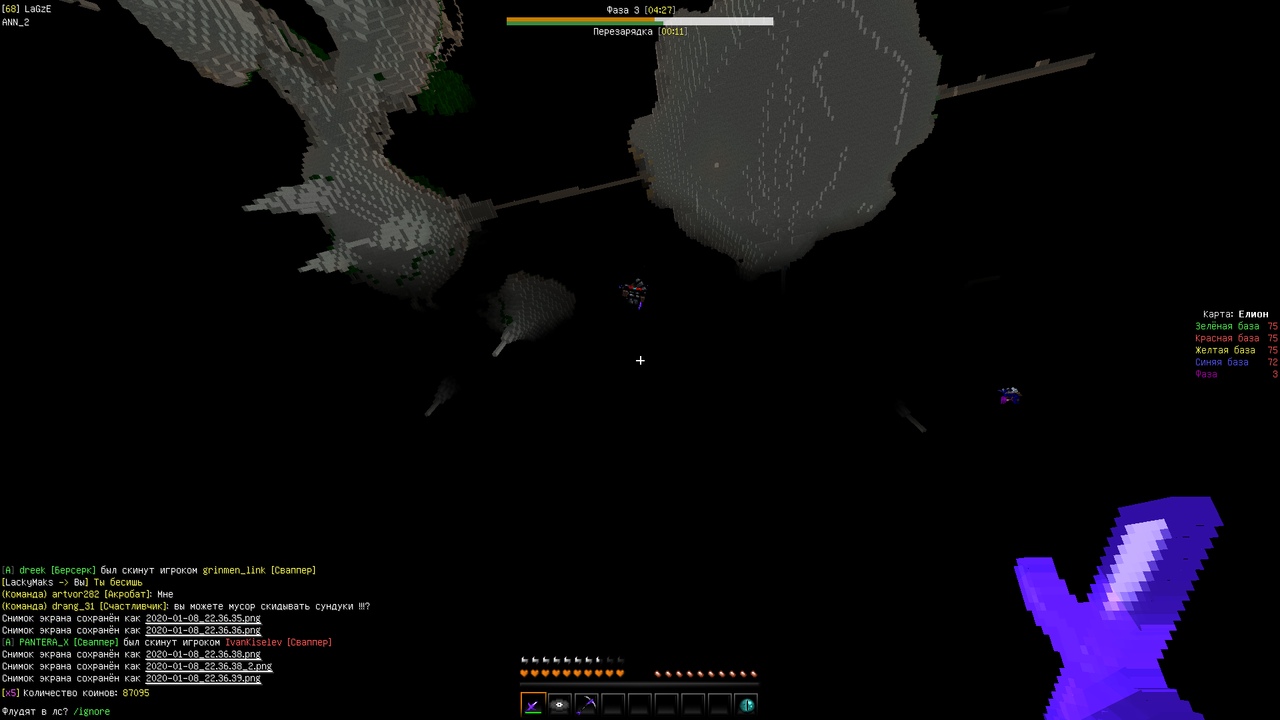Click the coins count line showing 87095
The width and height of the screenshot is (1280, 720).
point(75,692)
